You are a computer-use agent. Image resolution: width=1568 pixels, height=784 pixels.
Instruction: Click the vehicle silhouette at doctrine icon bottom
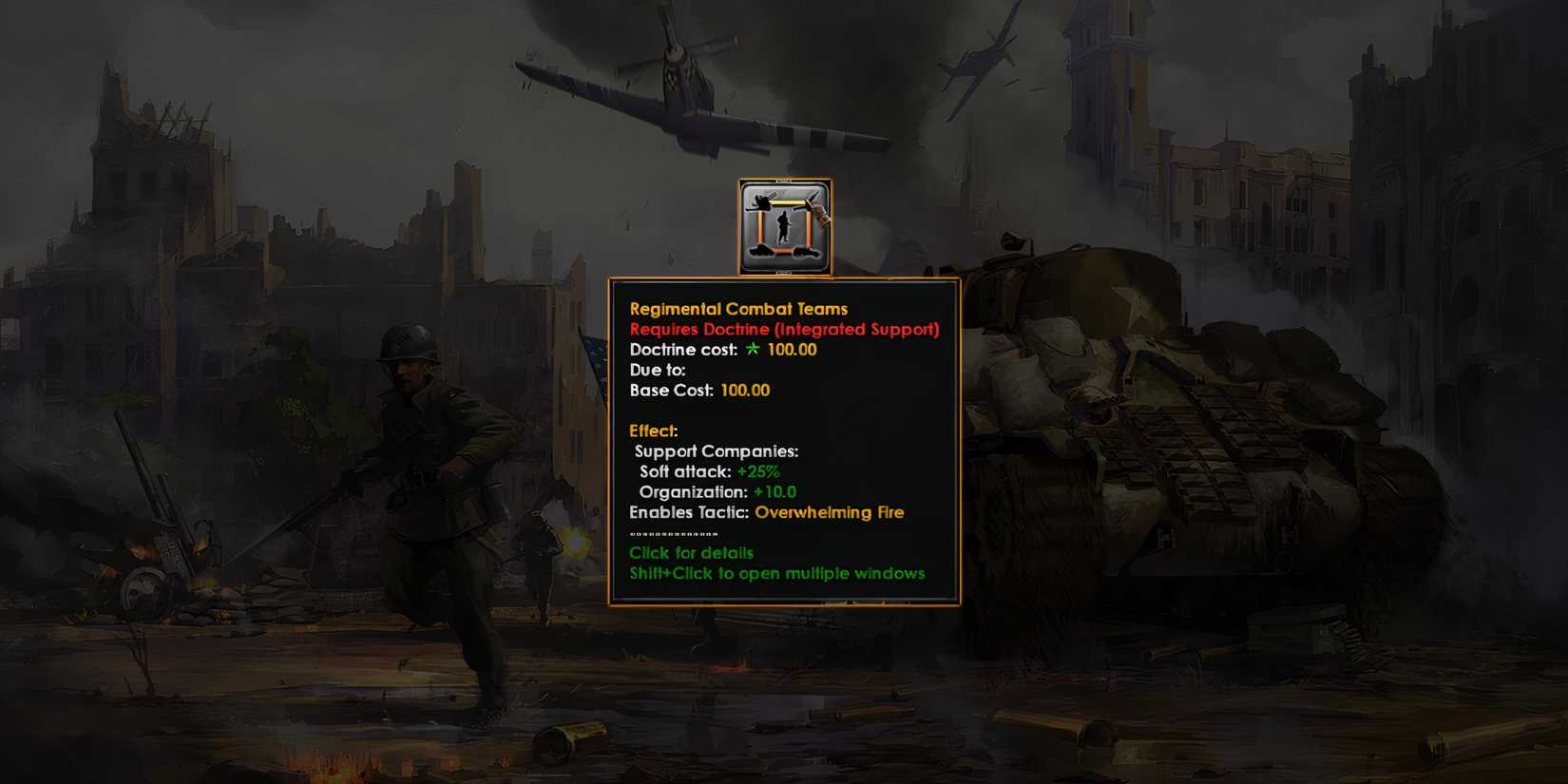(x=806, y=253)
